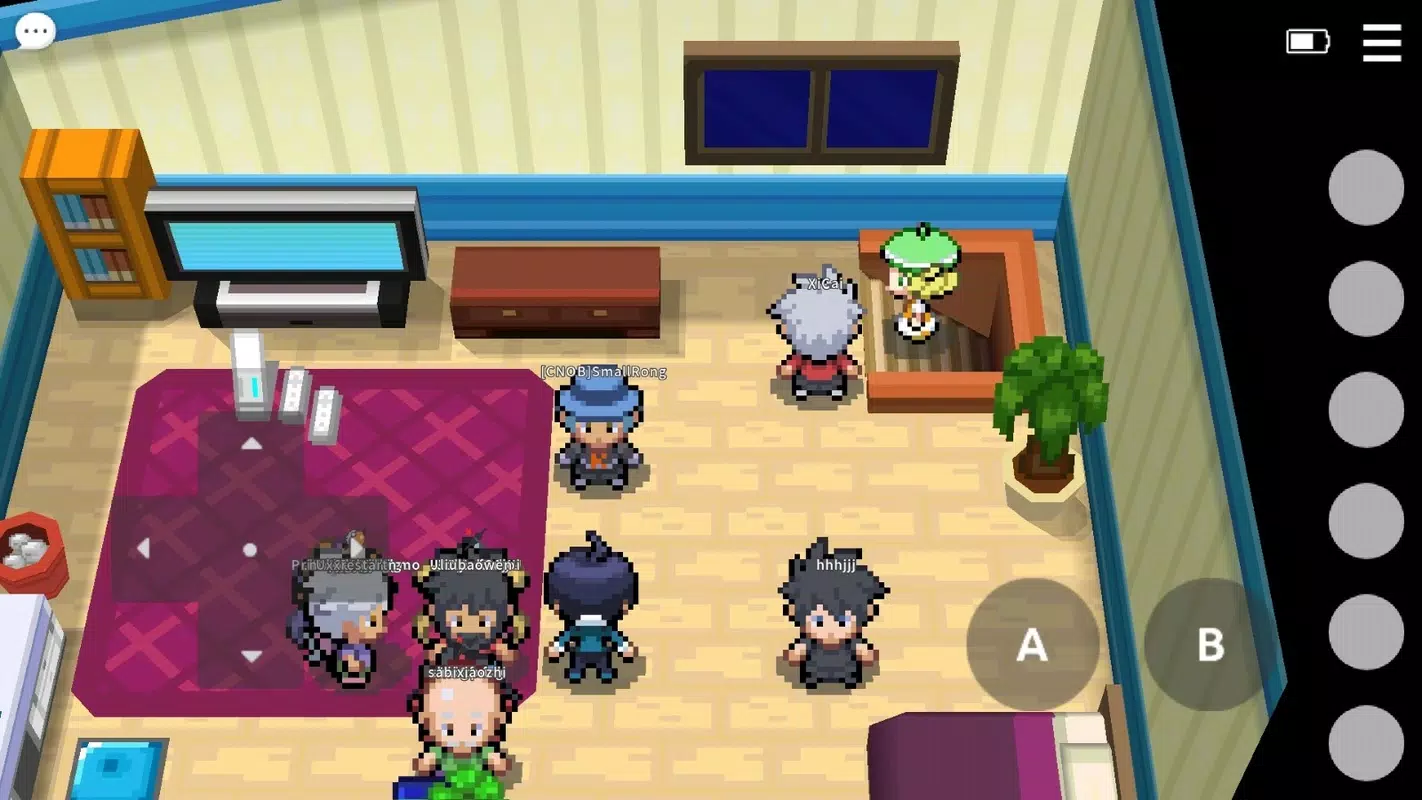Tap the topmost circular shortcut button
Image resolution: width=1422 pixels, height=800 pixels.
(1366, 189)
